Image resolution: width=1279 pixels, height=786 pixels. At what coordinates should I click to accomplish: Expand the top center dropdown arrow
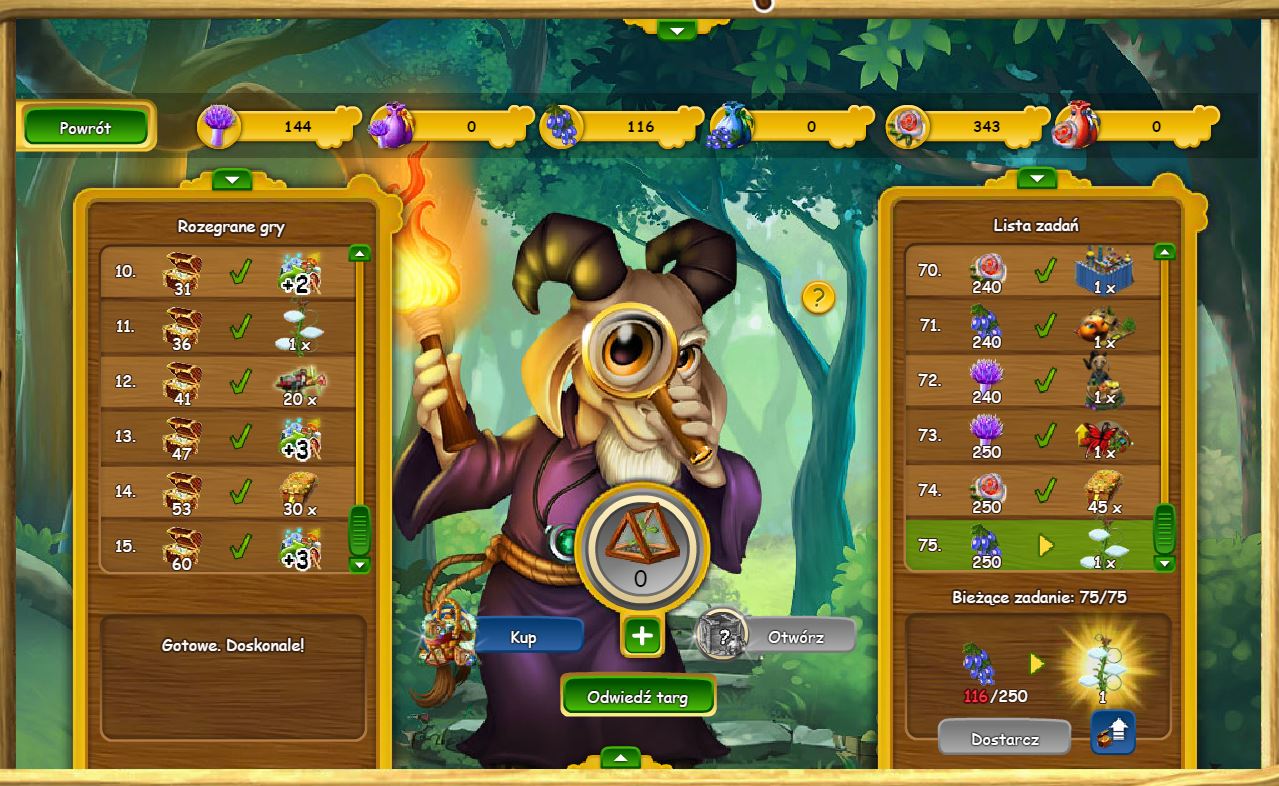pos(677,31)
